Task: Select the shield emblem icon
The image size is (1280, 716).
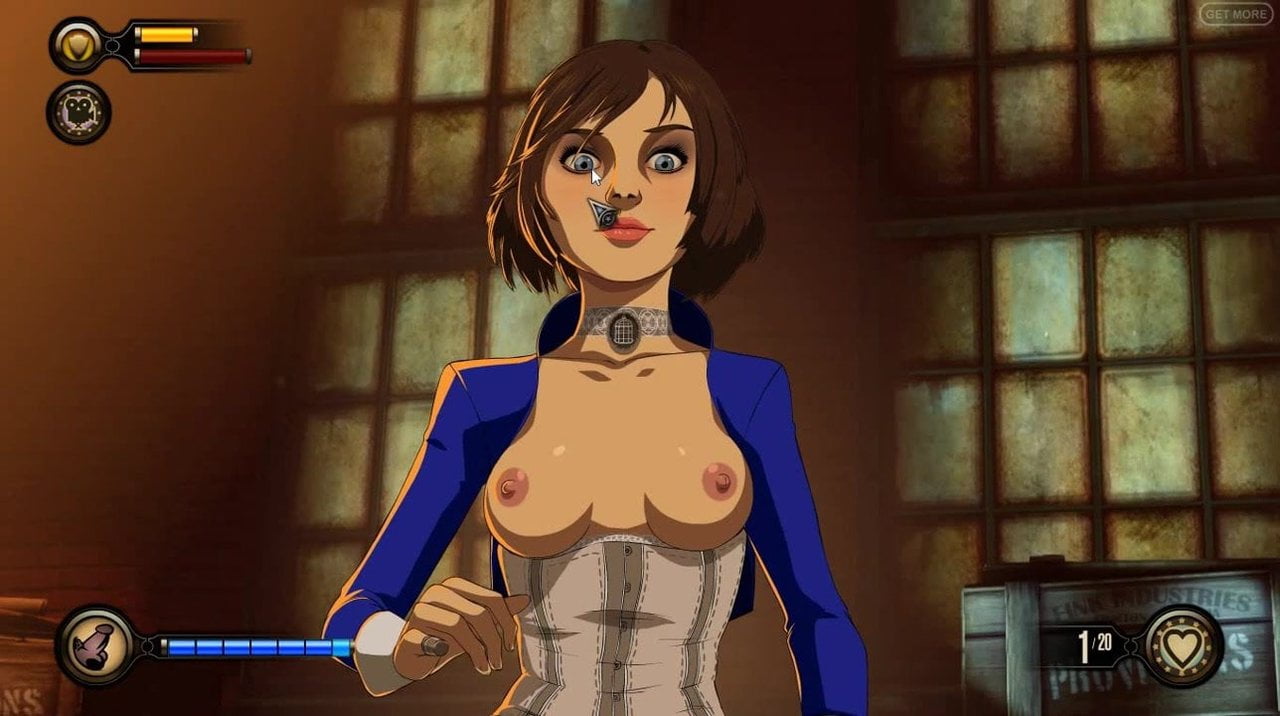Action: [x=77, y=44]
